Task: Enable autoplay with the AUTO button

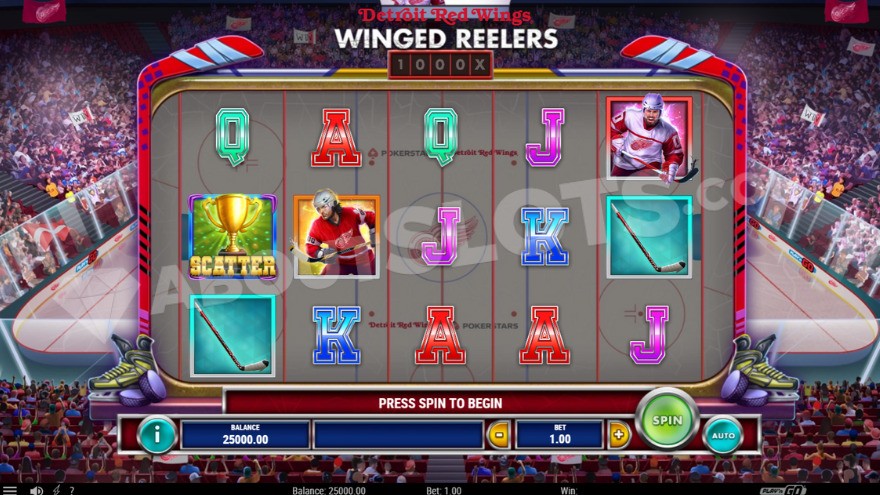Action: click(723, 435)
